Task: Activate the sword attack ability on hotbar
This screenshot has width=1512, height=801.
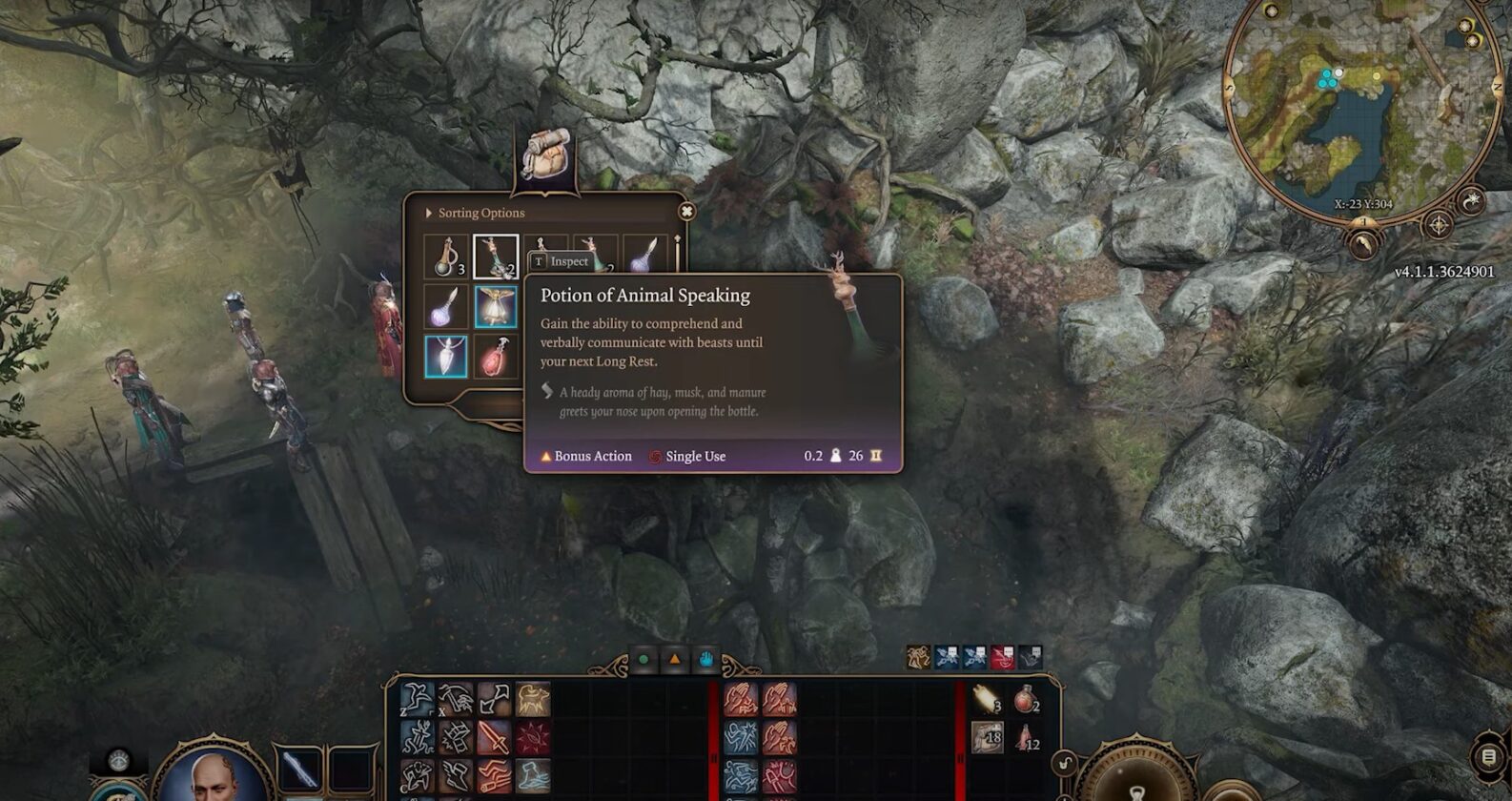Action: click(x=494, y=737)
